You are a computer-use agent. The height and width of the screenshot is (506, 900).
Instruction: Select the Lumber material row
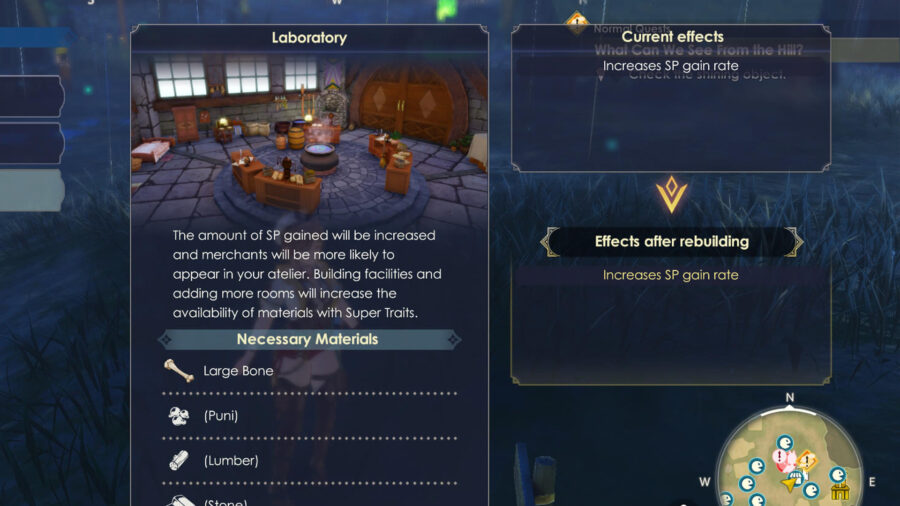[308, 460]
